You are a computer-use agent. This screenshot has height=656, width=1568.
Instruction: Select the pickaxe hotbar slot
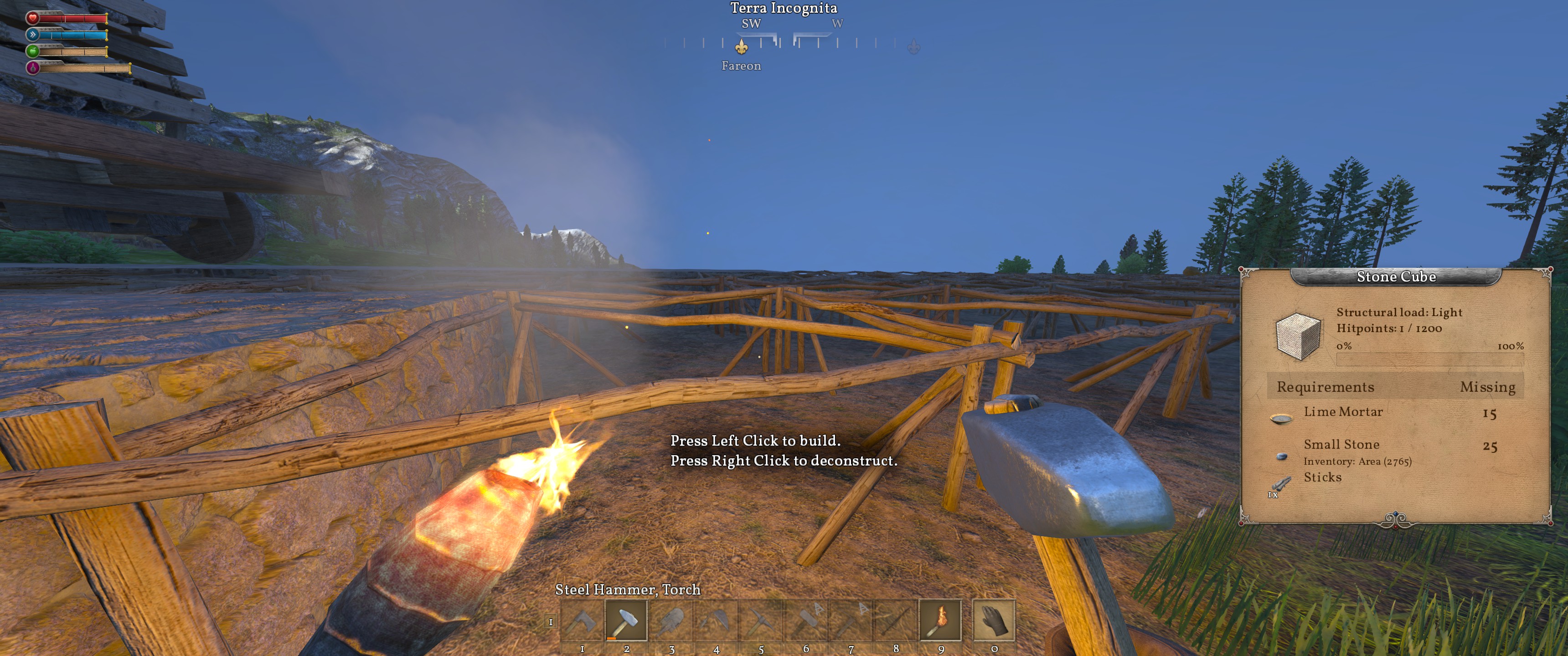click(761, 620)
